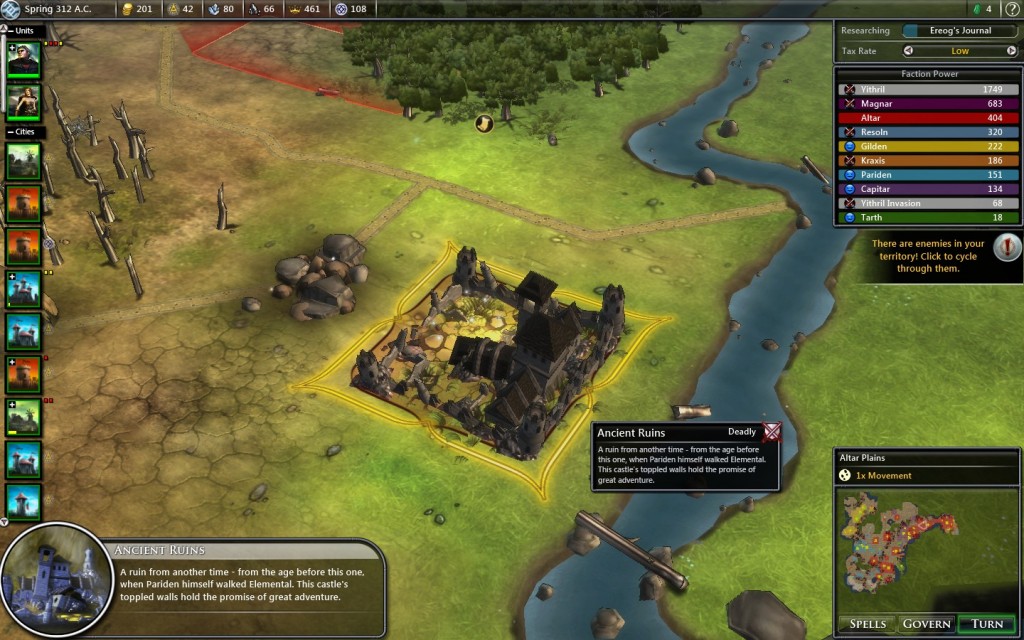Select the dark-armored male unit portrait
The width and height of the screenshot is (1024, 640).
24,60
